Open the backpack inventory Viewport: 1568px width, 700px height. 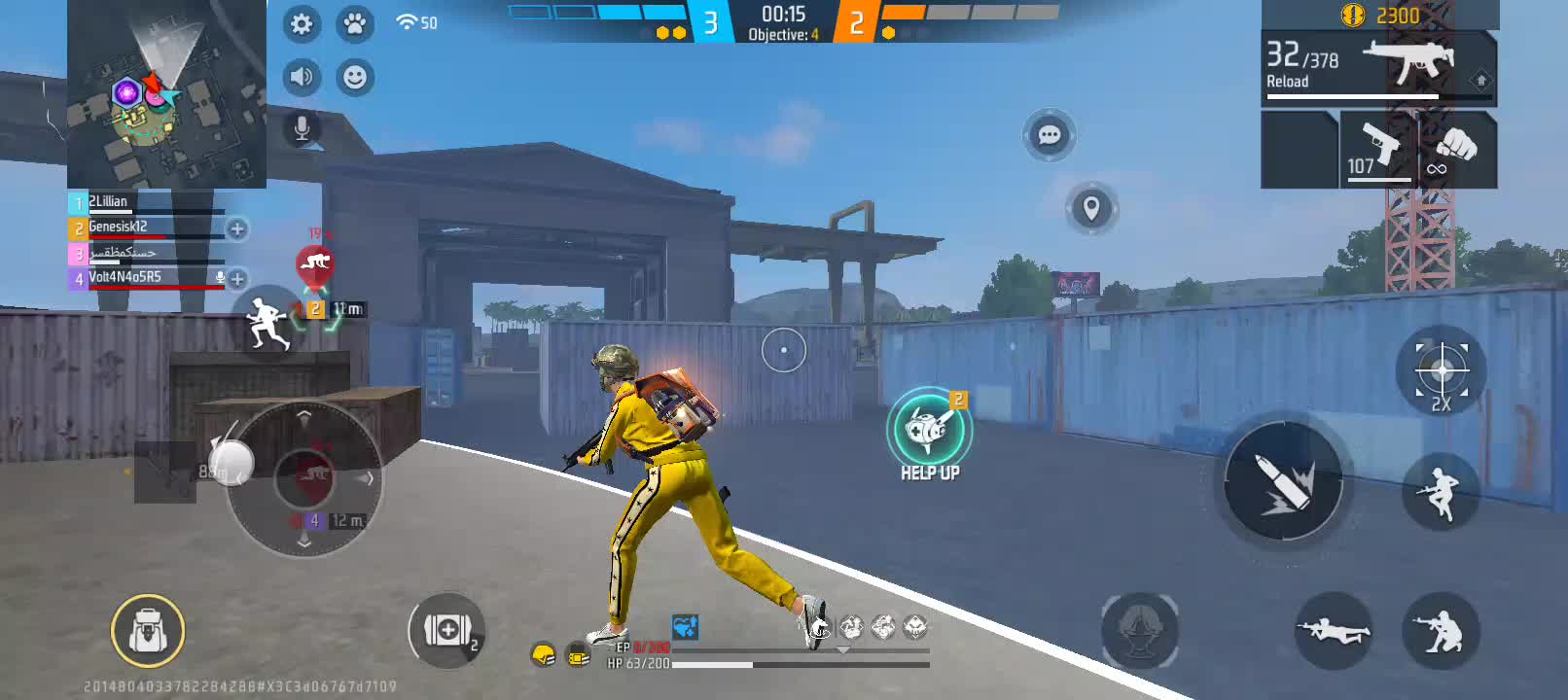coord(147,631)
